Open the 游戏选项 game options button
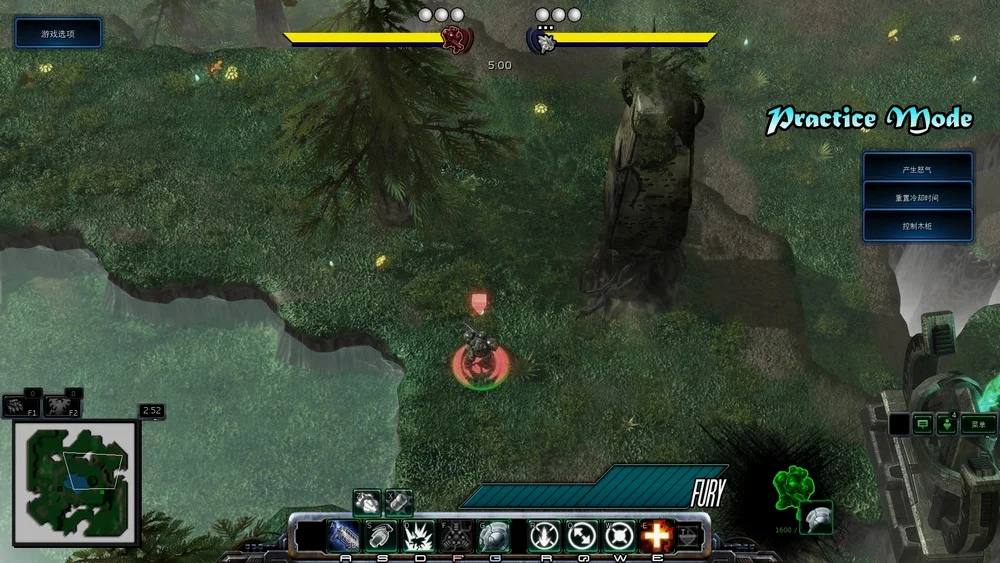This screenshot has width=1000, height=563. 58,33
